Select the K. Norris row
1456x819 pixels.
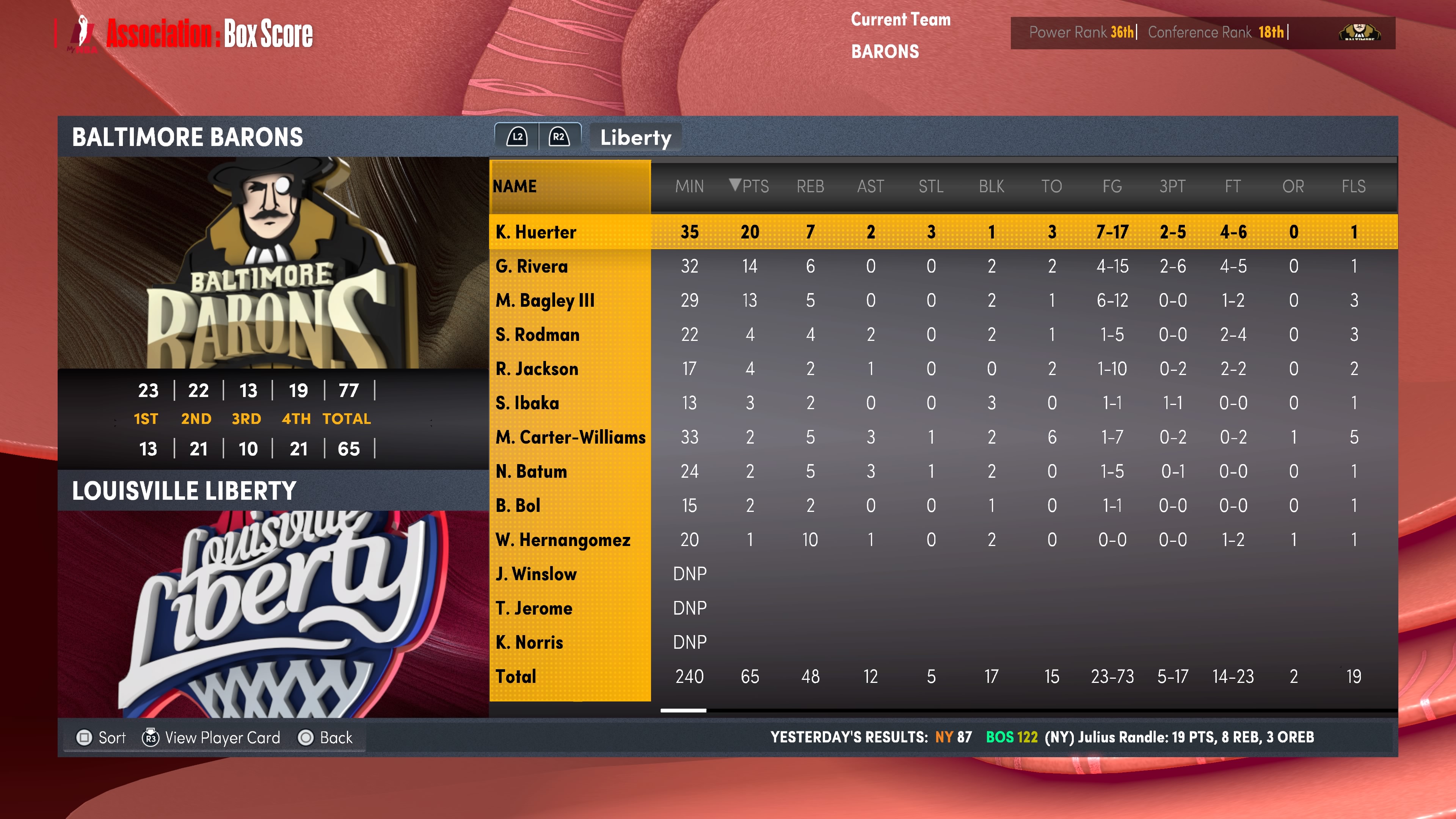pyautogui.click(x=529, y=642)
